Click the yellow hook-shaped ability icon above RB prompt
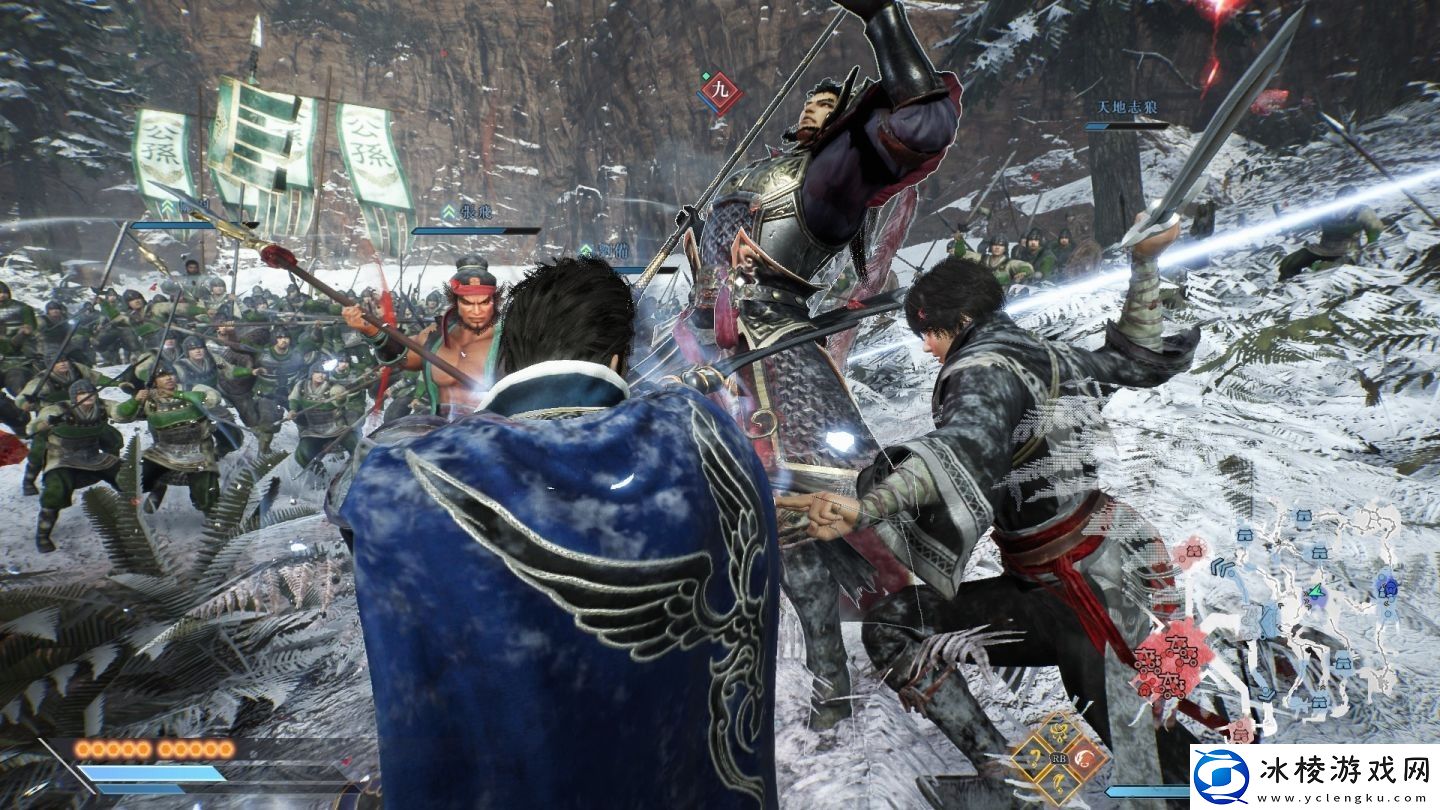The image size is (1440, 810). coord(1057,732)
